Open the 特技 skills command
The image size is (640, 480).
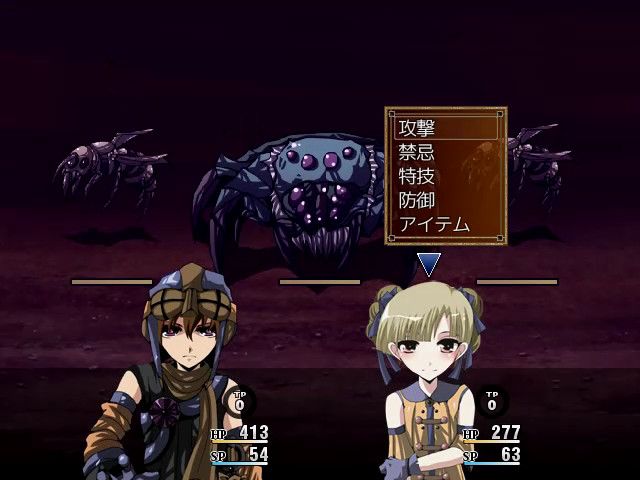(x=418, y=176)
